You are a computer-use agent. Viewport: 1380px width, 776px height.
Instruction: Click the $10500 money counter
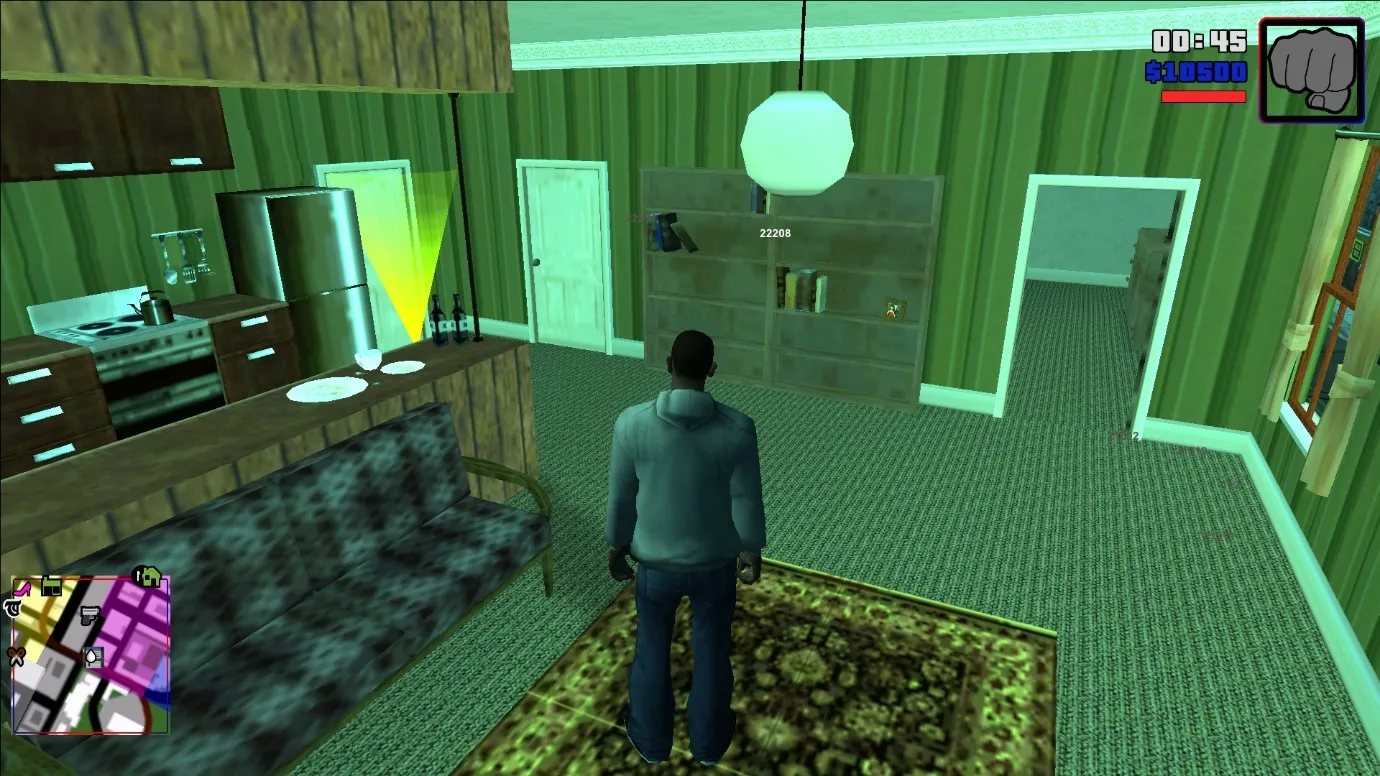click(x=1196, y=72)
